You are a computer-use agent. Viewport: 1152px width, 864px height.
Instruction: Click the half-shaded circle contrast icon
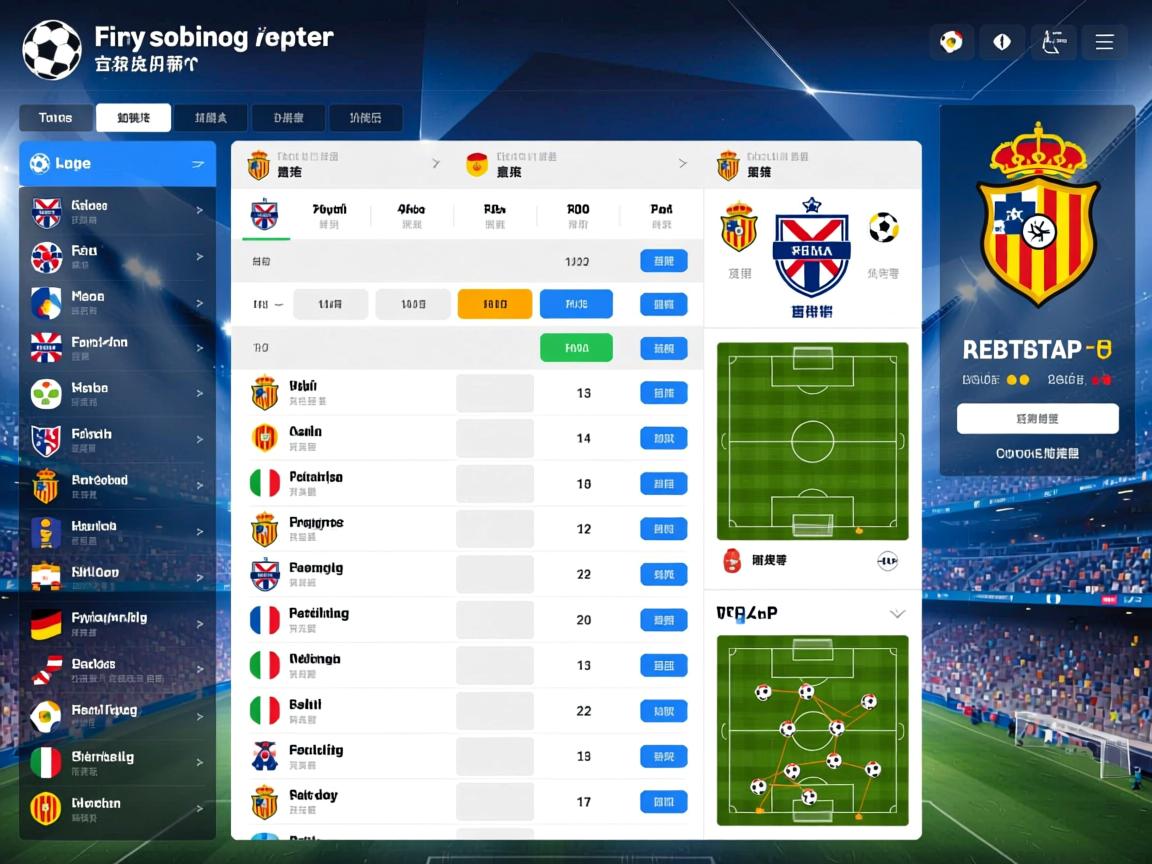(1002, 42)
